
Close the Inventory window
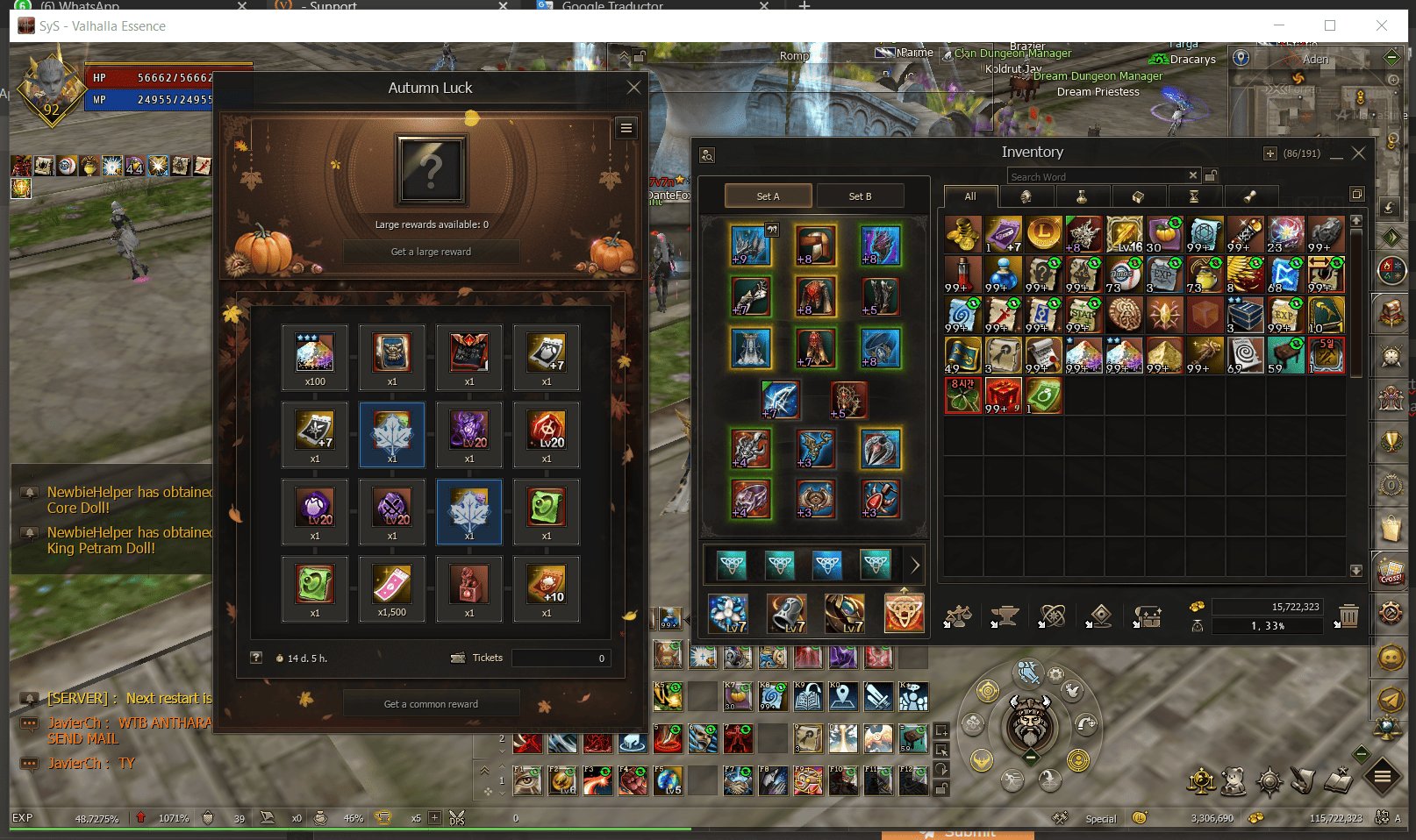1359,153
